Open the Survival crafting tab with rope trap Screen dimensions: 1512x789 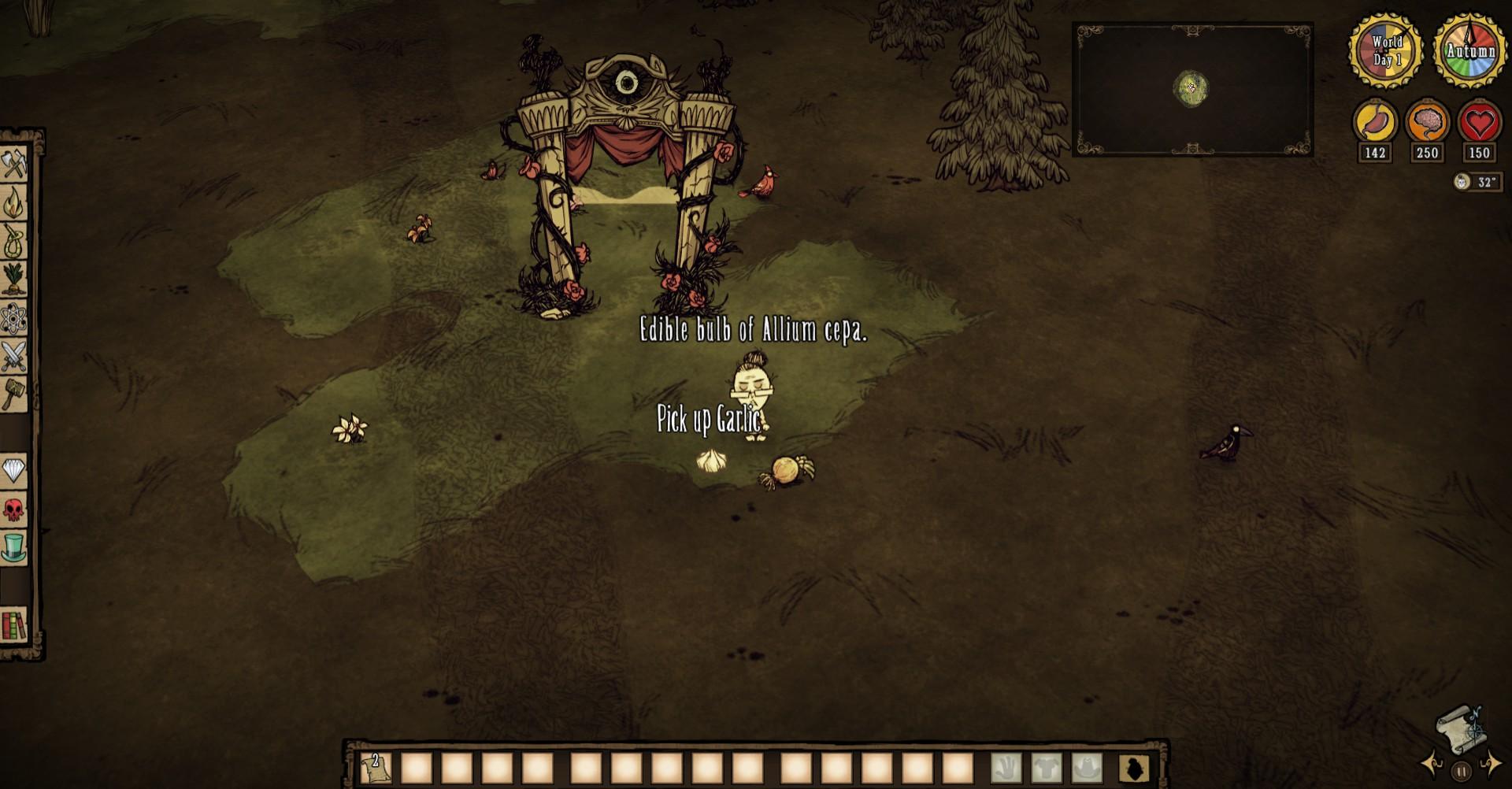tap(14, 241)
